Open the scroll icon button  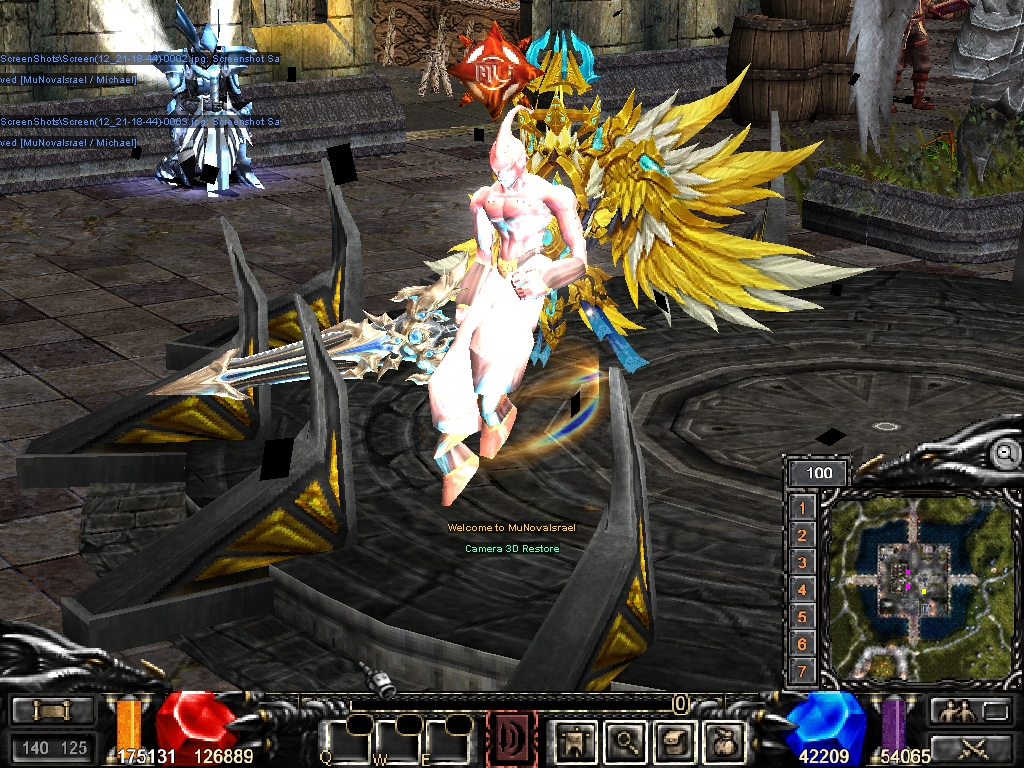coord(673,741)
